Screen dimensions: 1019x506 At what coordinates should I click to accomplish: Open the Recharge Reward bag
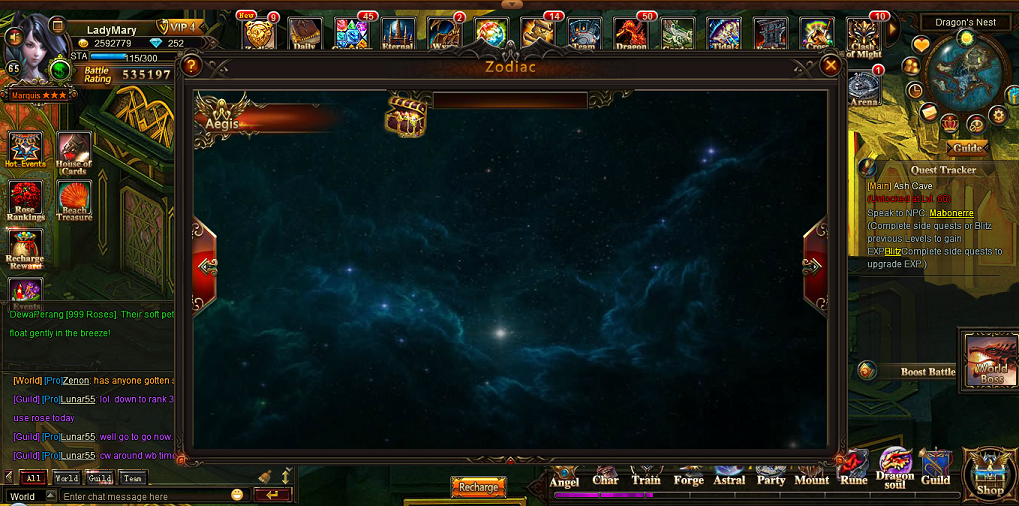(x=26, y=249)
